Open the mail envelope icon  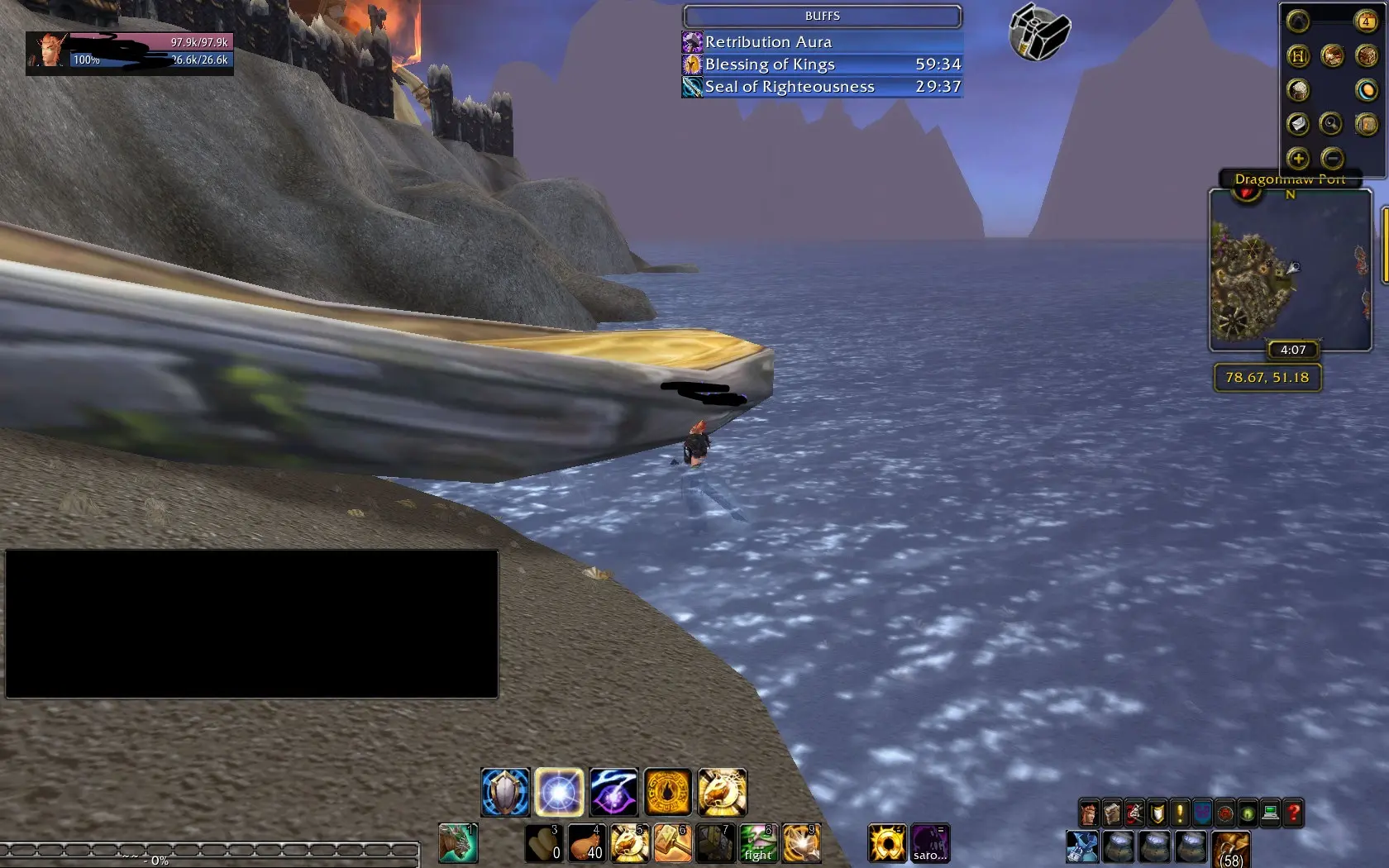[1298, 124]
